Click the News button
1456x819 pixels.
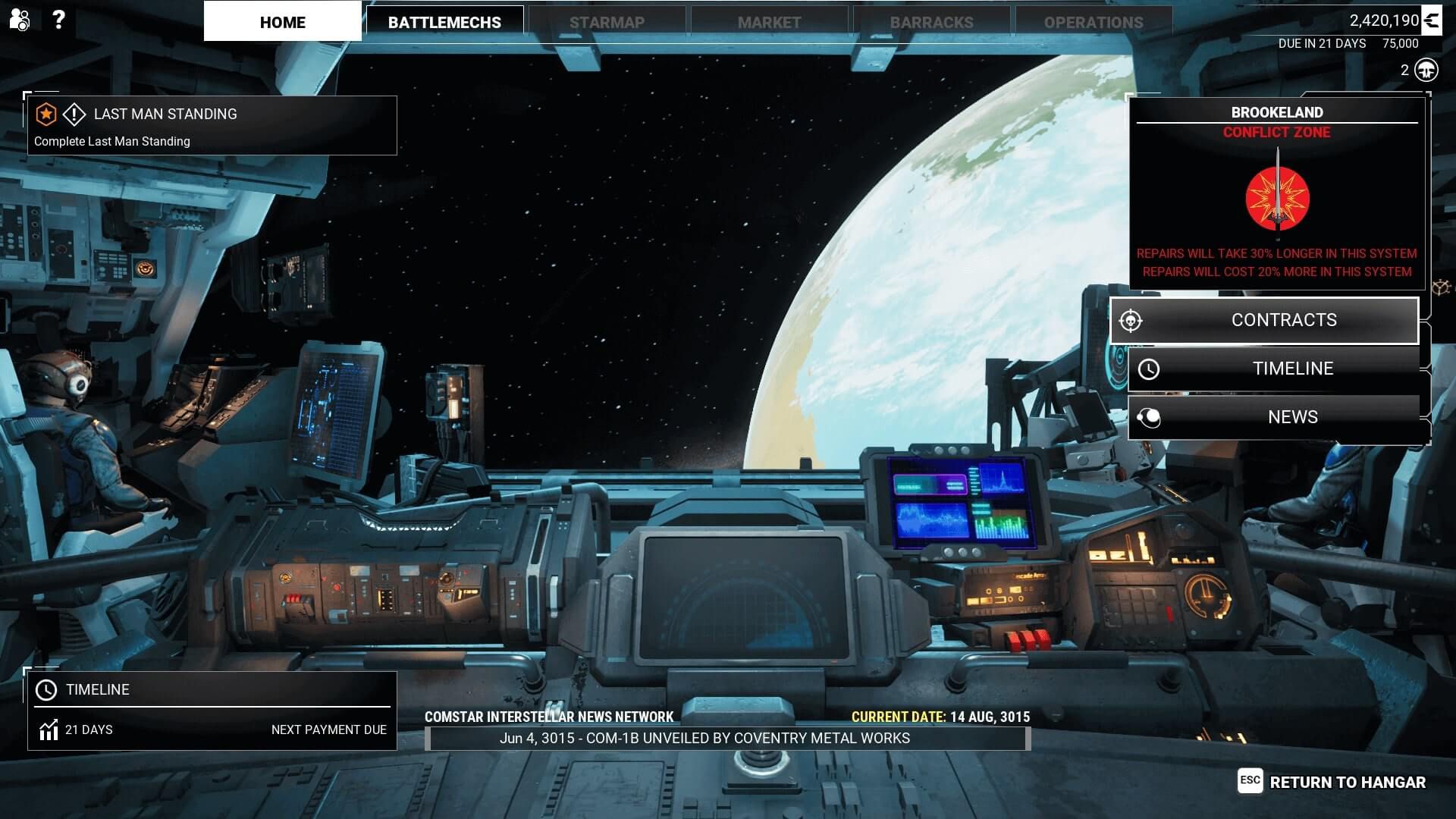pos(1293,416)
